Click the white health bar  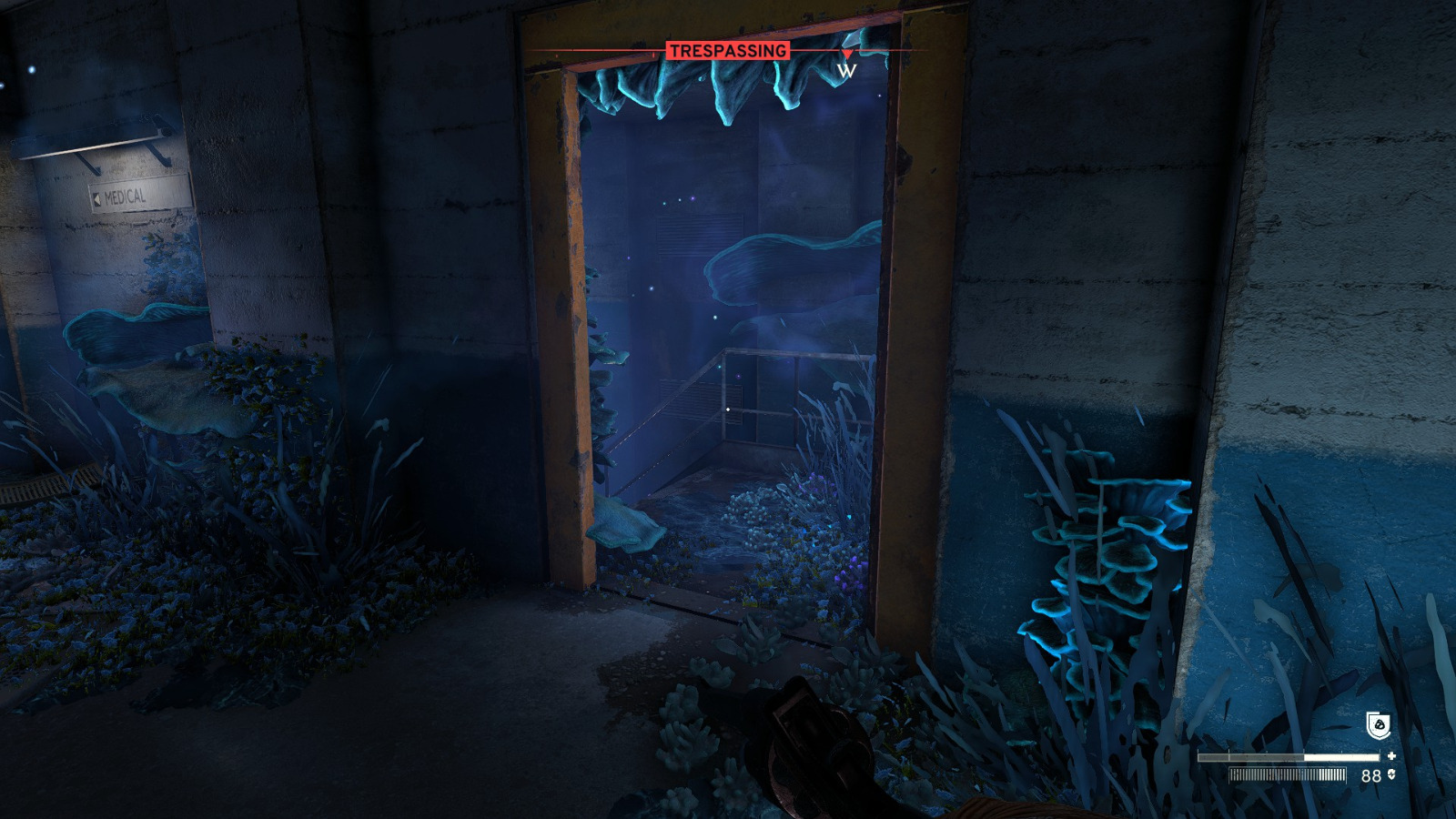tap(1292, 755)
